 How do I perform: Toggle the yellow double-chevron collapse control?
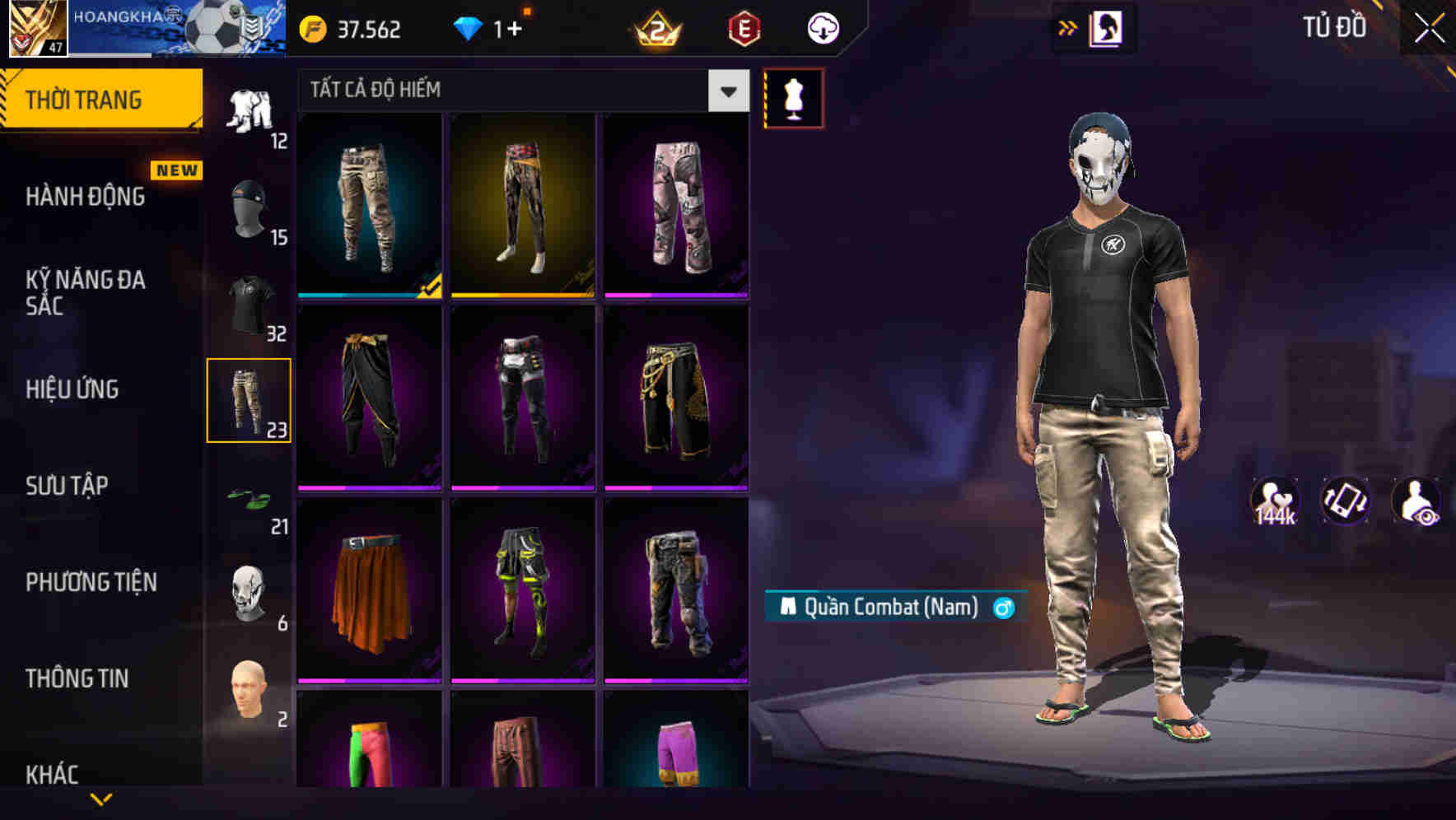[x=1068, y=26]
